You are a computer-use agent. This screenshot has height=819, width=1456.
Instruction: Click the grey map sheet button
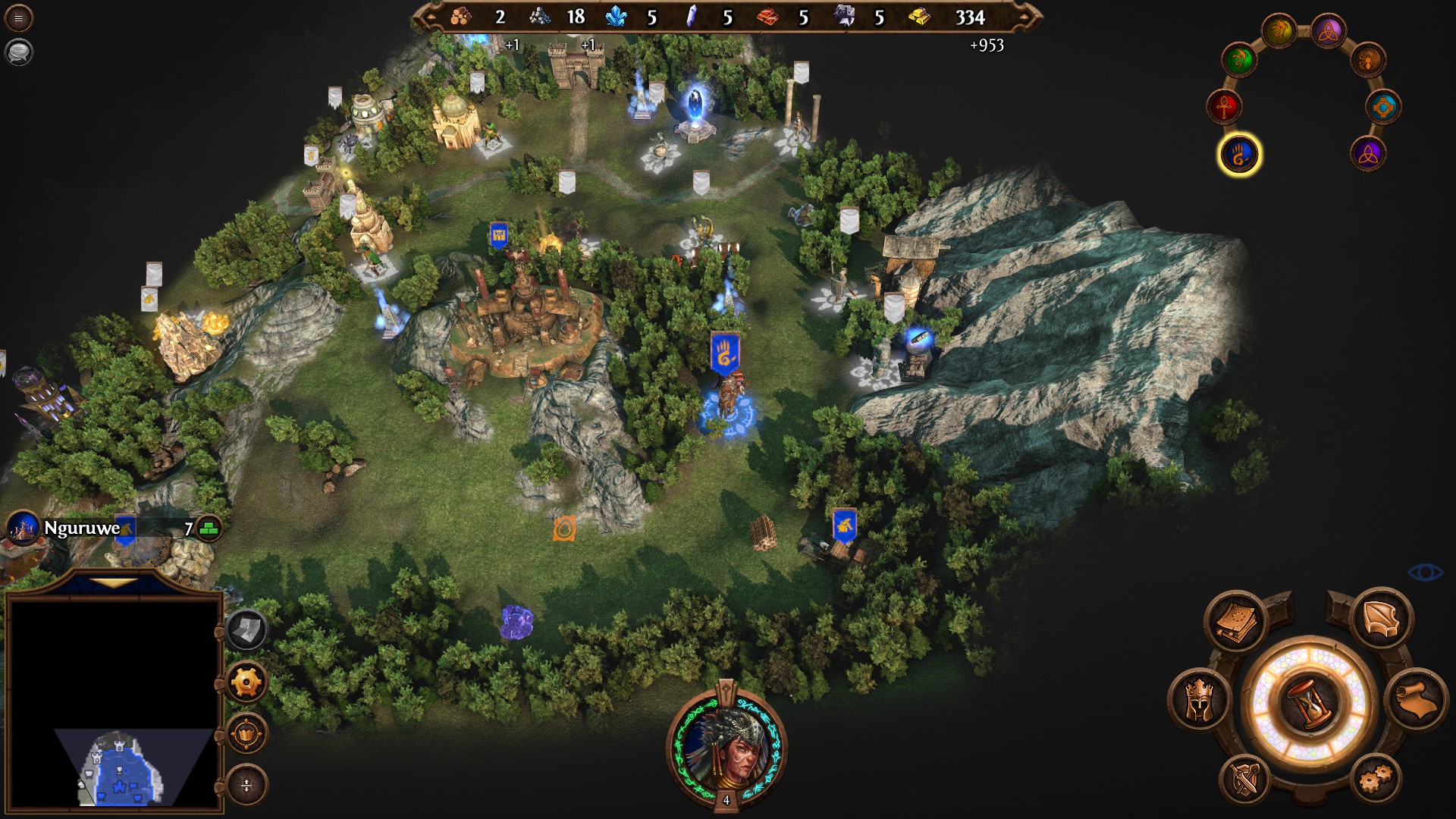click(246, 629)
